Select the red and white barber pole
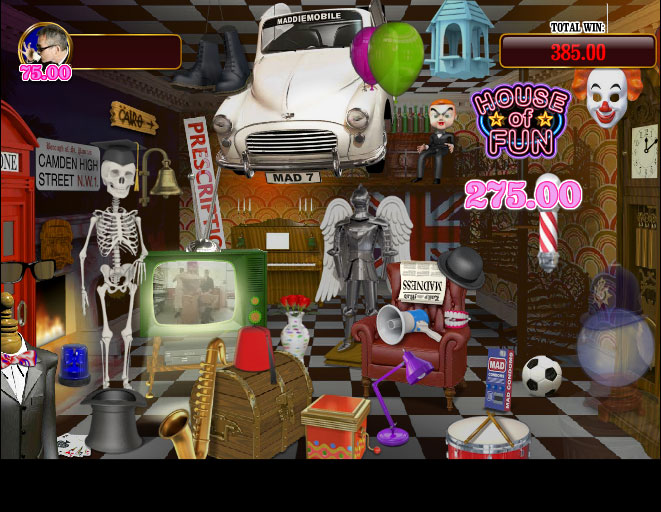Screen dimensions: 661x512 (549, 225)
